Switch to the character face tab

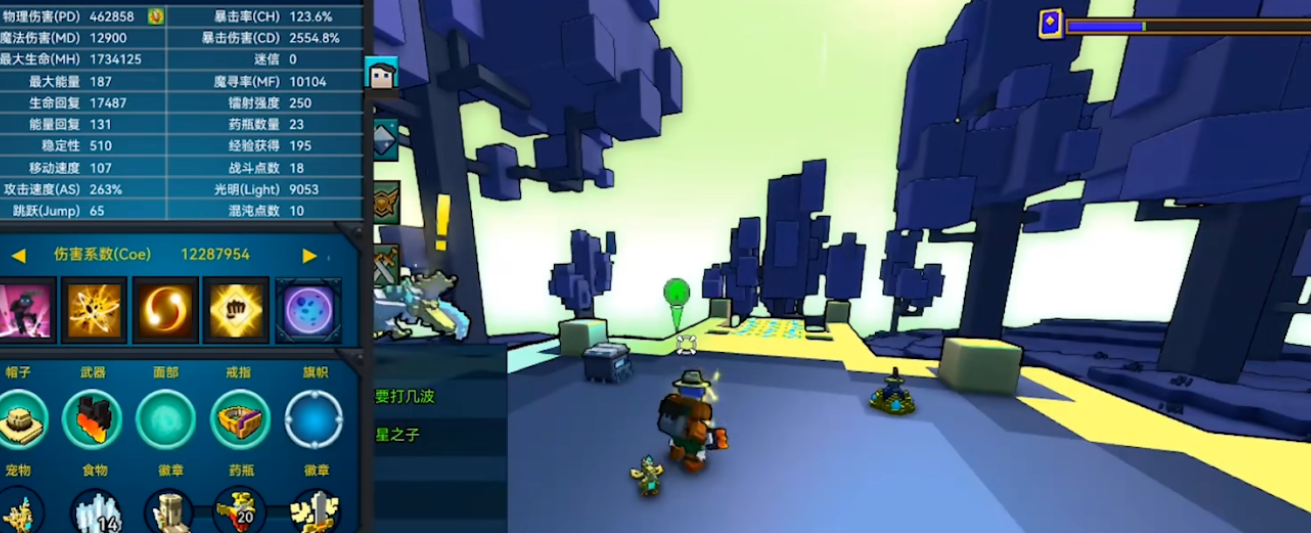point(382,74)
